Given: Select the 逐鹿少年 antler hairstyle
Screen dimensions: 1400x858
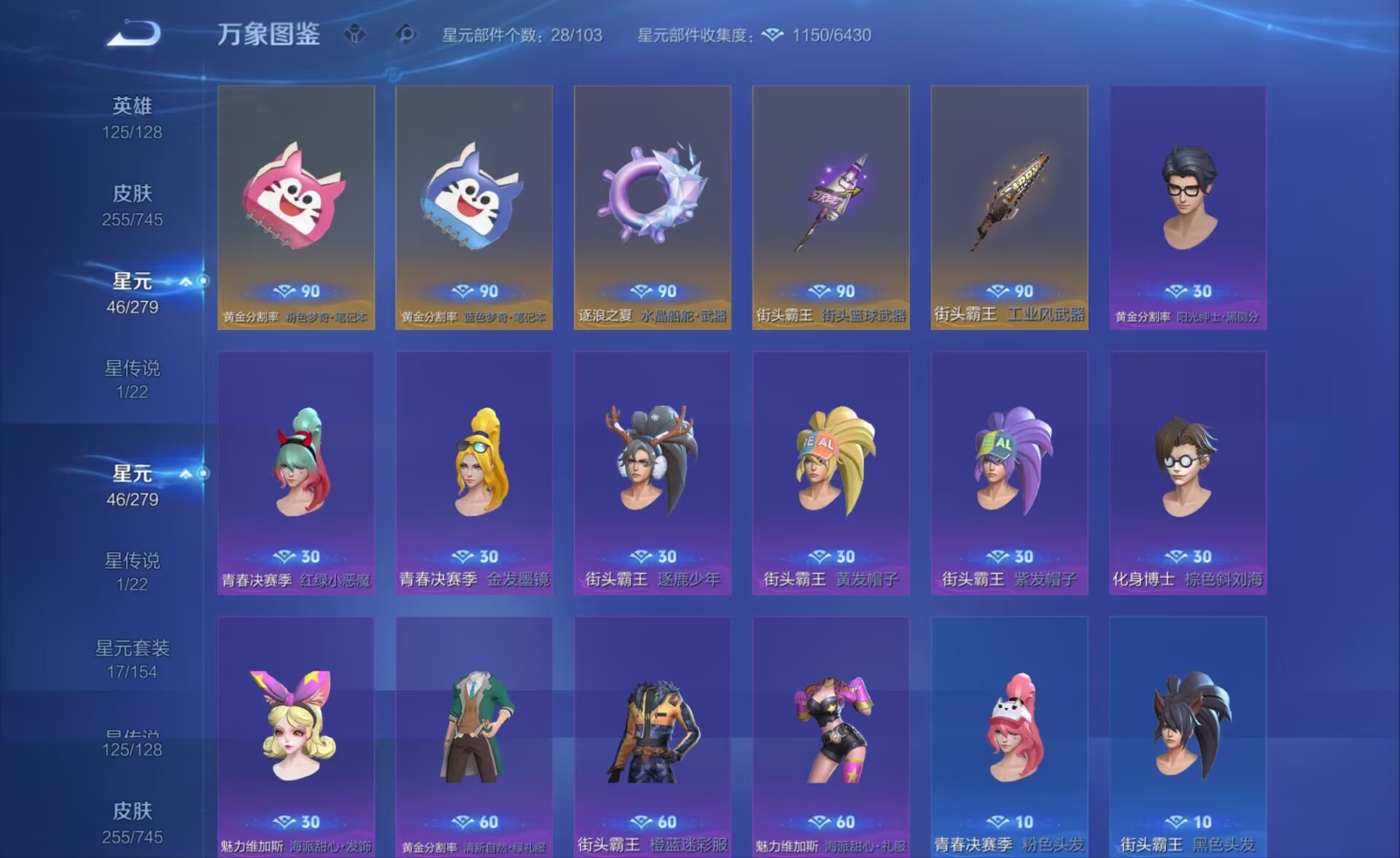Looking at the screenshot, I should (x=653, y=472).
